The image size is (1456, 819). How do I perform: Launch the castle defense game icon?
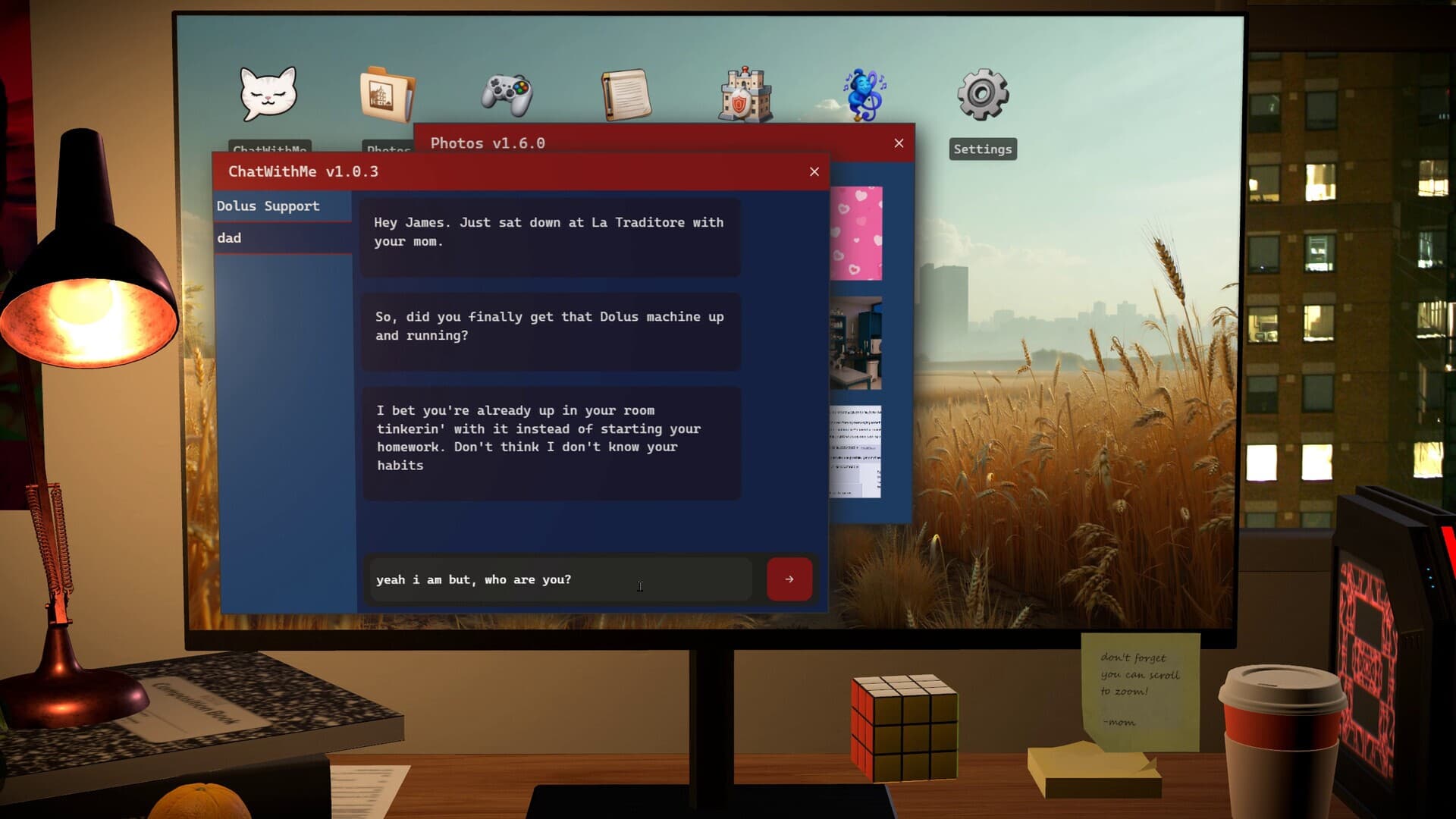coord(745,93)
